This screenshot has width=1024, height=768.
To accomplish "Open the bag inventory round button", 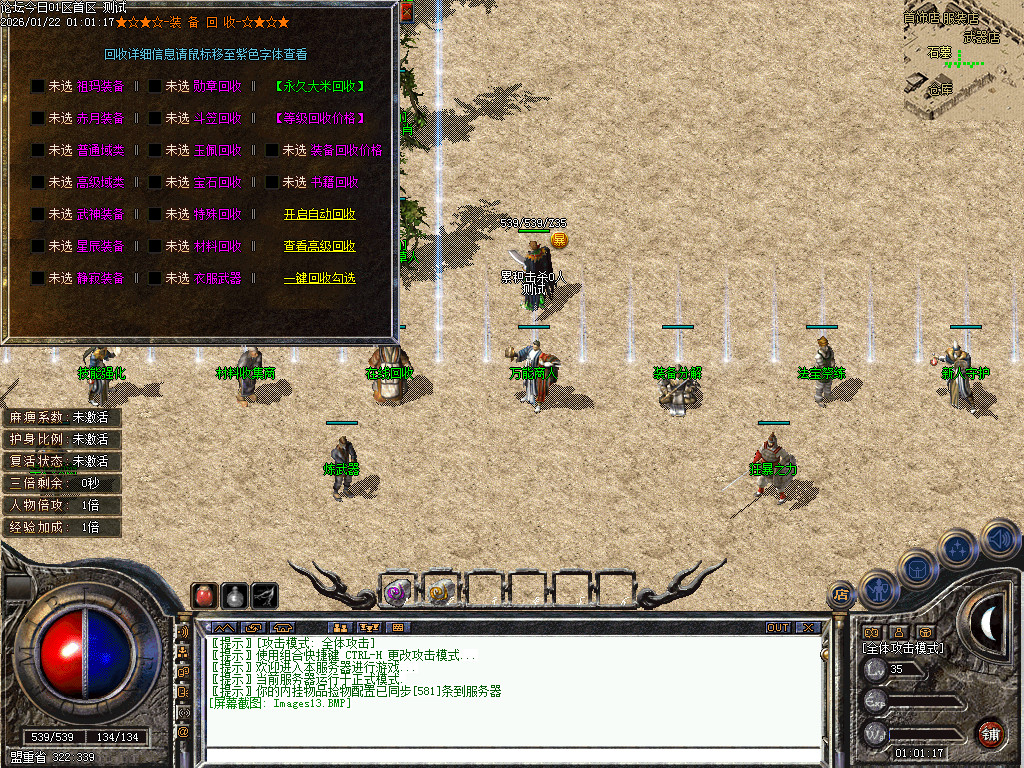I will tap(918, 568).
